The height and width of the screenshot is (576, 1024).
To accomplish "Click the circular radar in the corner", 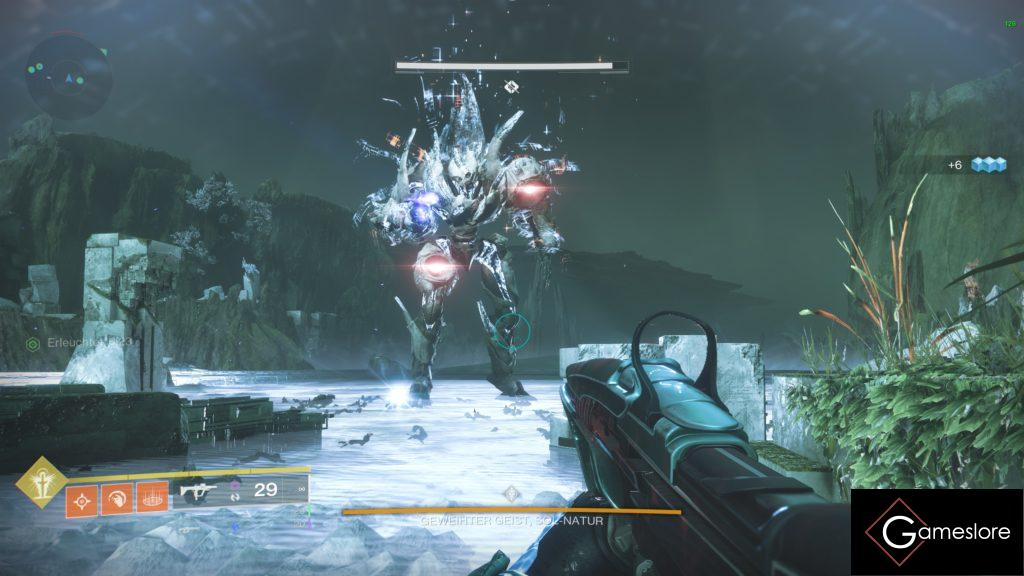I will (68, 74).
